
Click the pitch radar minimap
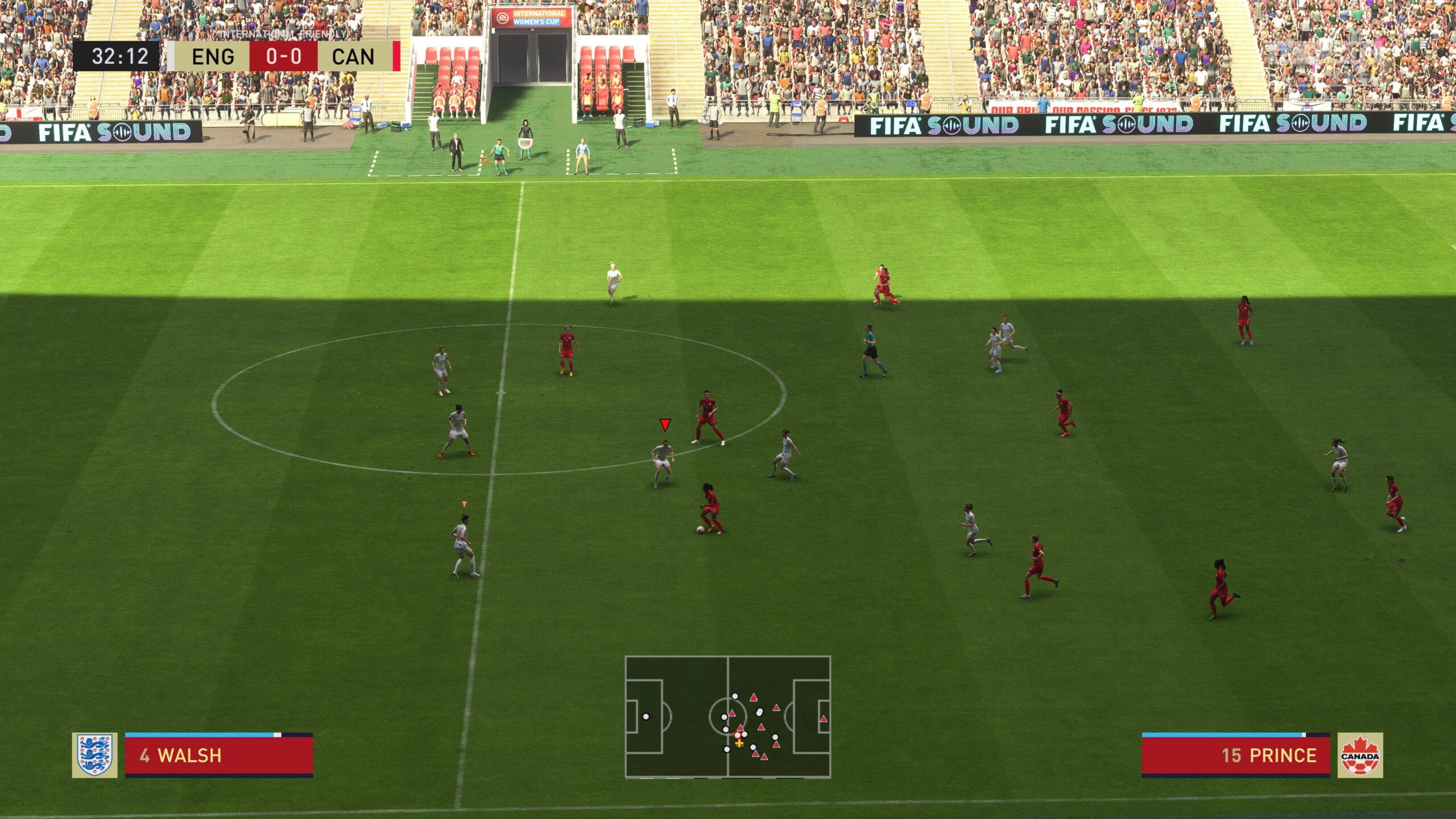[x=727, y=717]
